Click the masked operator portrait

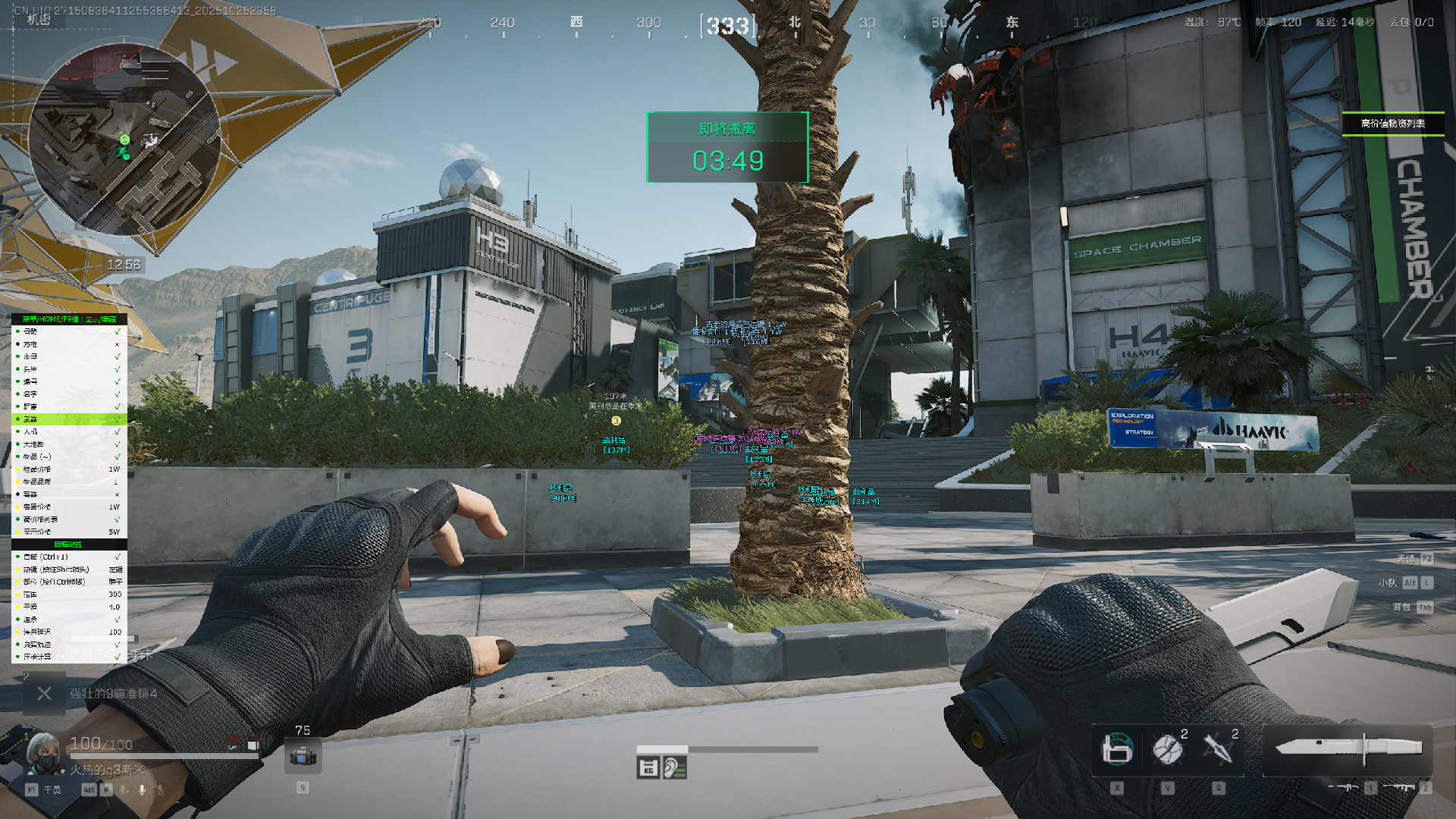pos(43,753)
